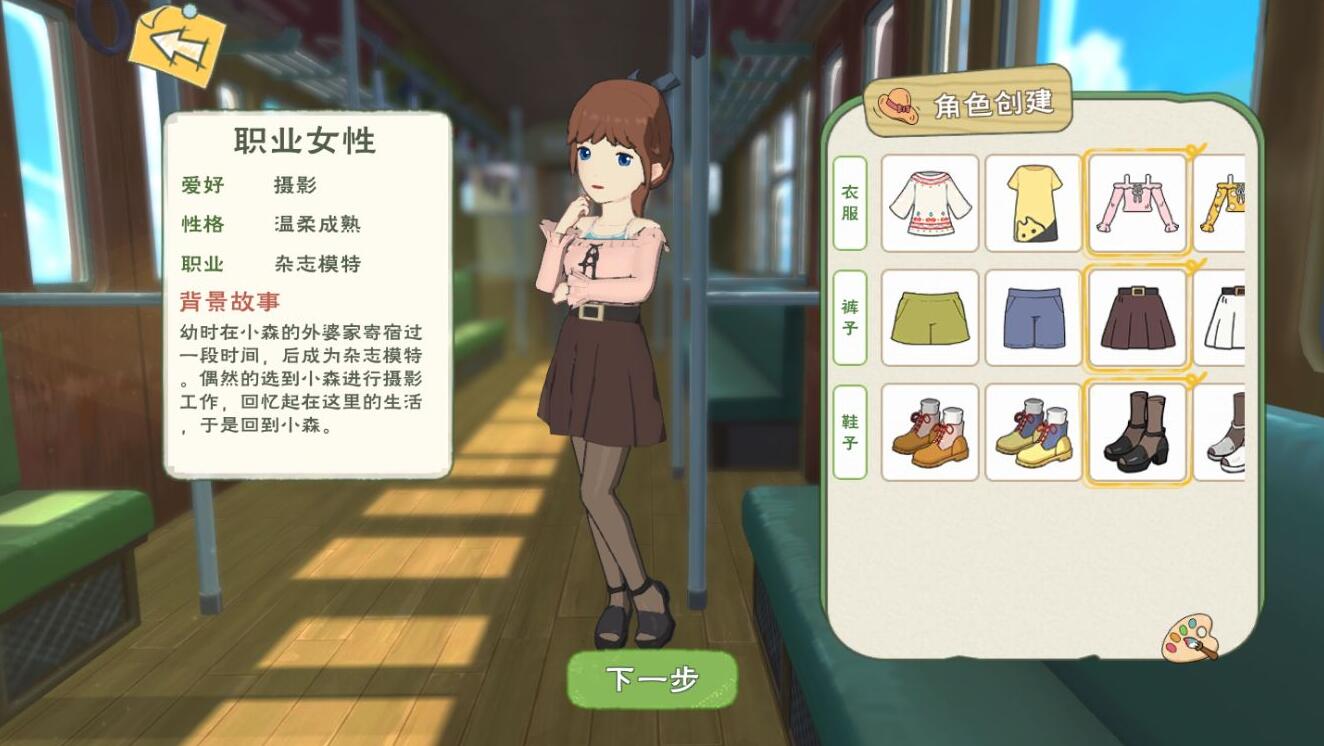Screen dimensions: 1324x746
Task: Select the white embroidered sweater top
Action: [x=929, y=204]
